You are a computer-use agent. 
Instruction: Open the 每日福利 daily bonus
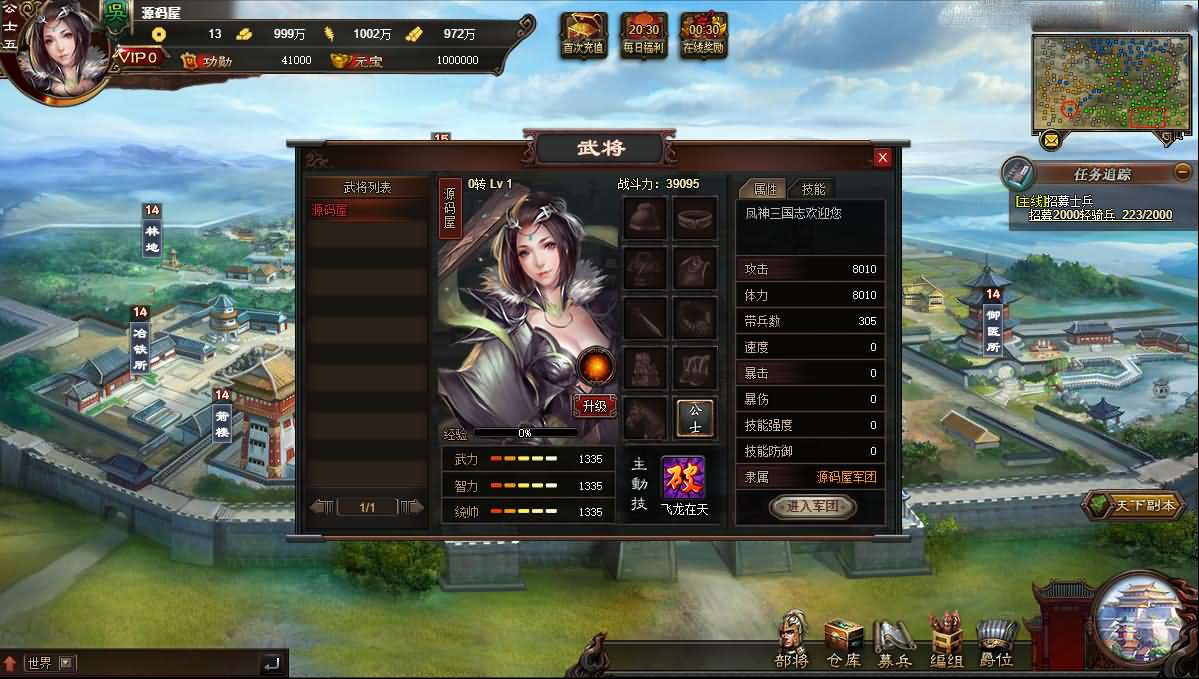644,33
